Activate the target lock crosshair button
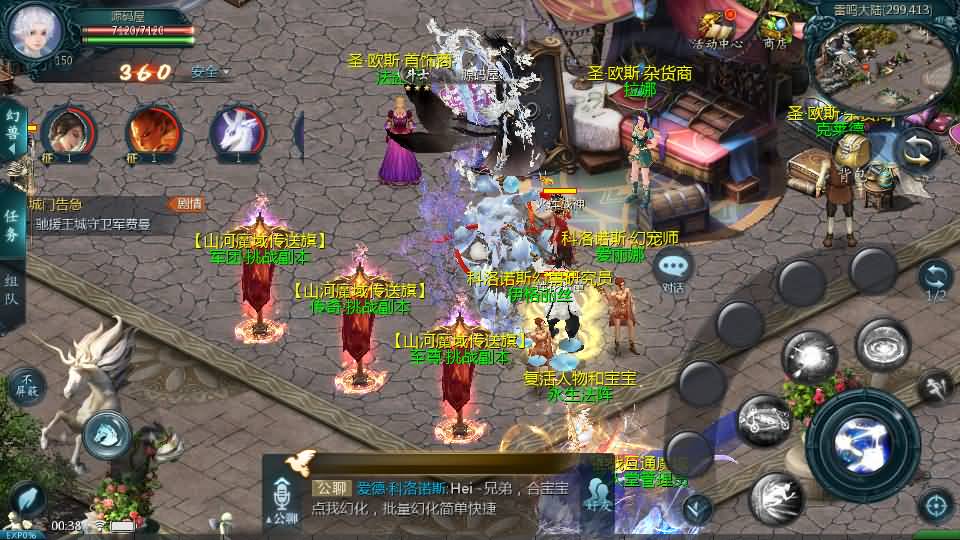Viewport: 960px width, 540px height. click(x=936, y=505)
